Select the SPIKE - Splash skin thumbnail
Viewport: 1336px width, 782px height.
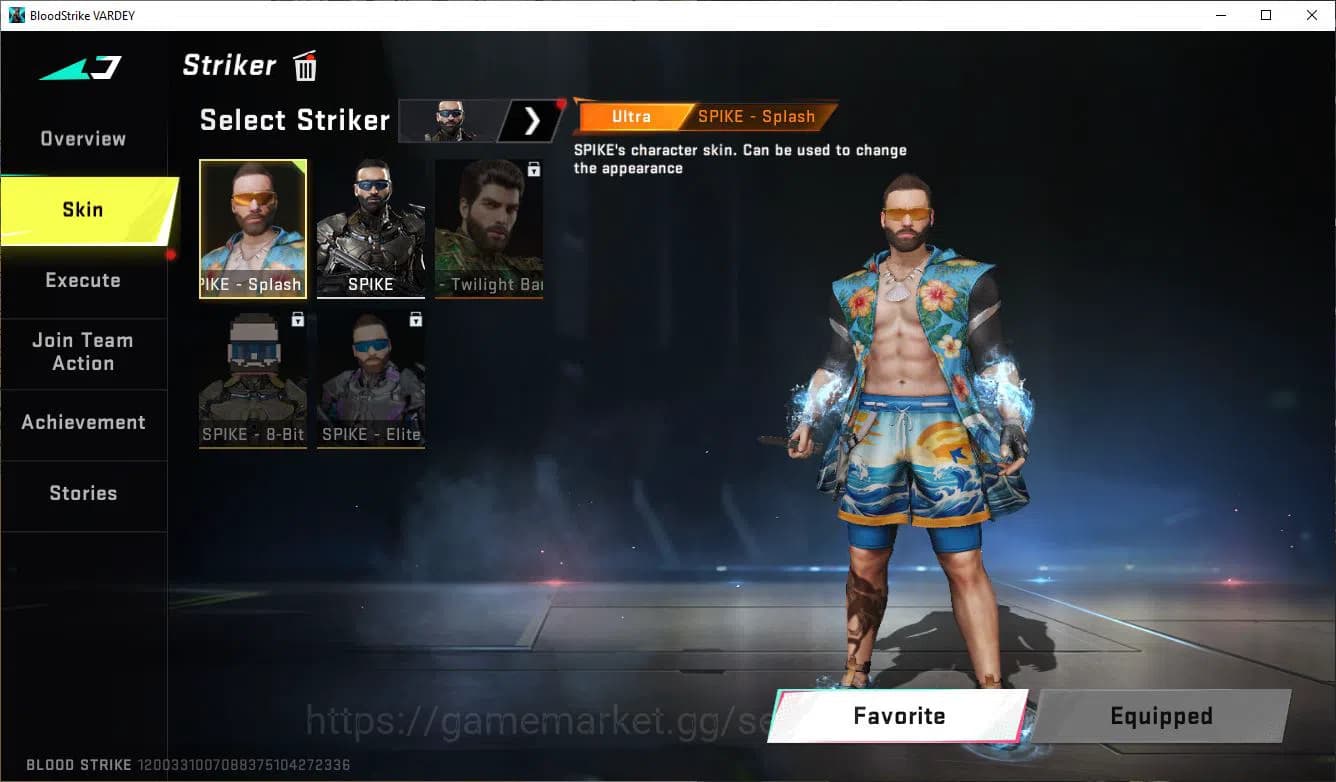pos(253,228)
